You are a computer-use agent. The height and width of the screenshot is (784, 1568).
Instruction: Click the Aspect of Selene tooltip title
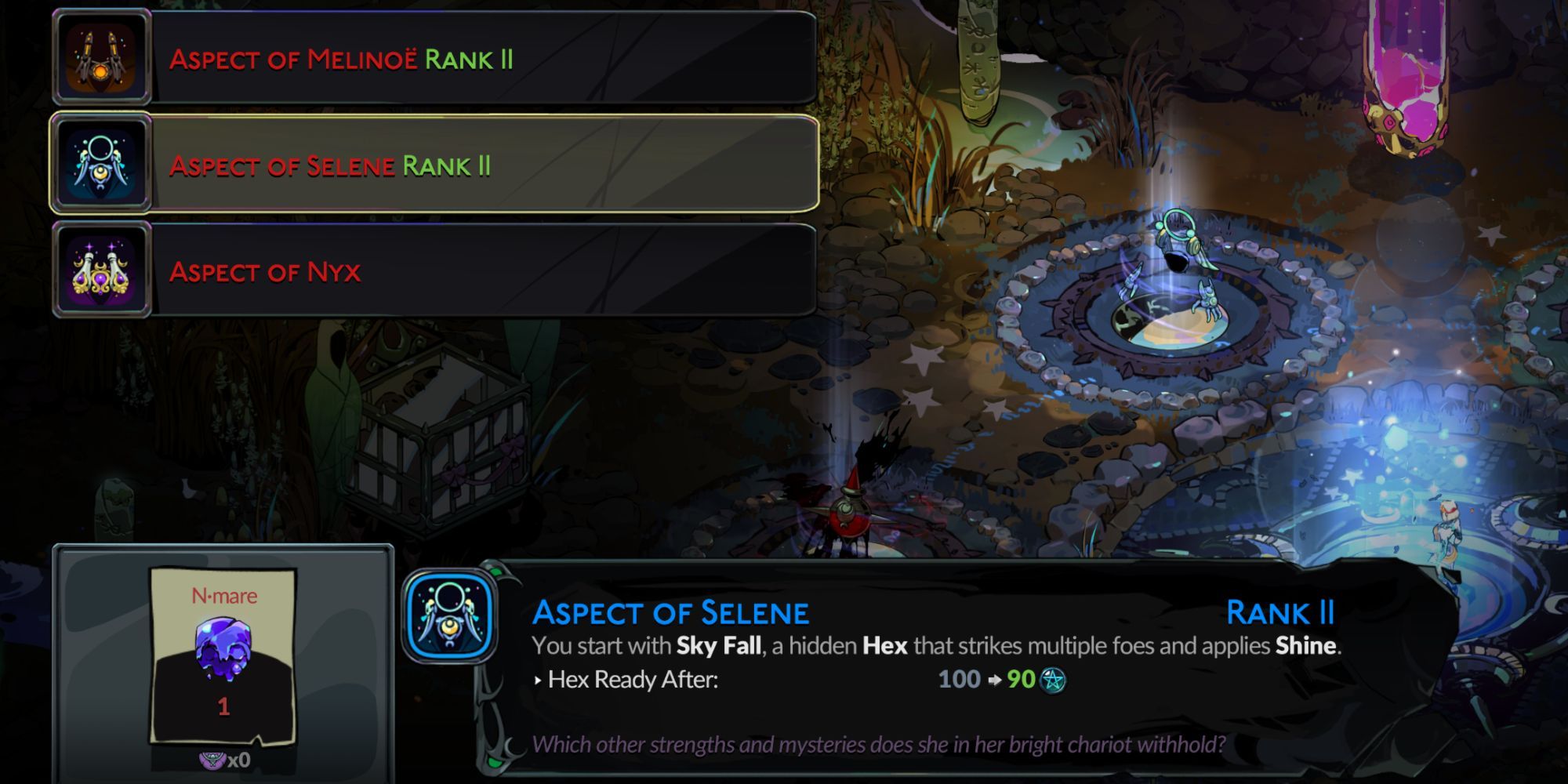point(670,614)
